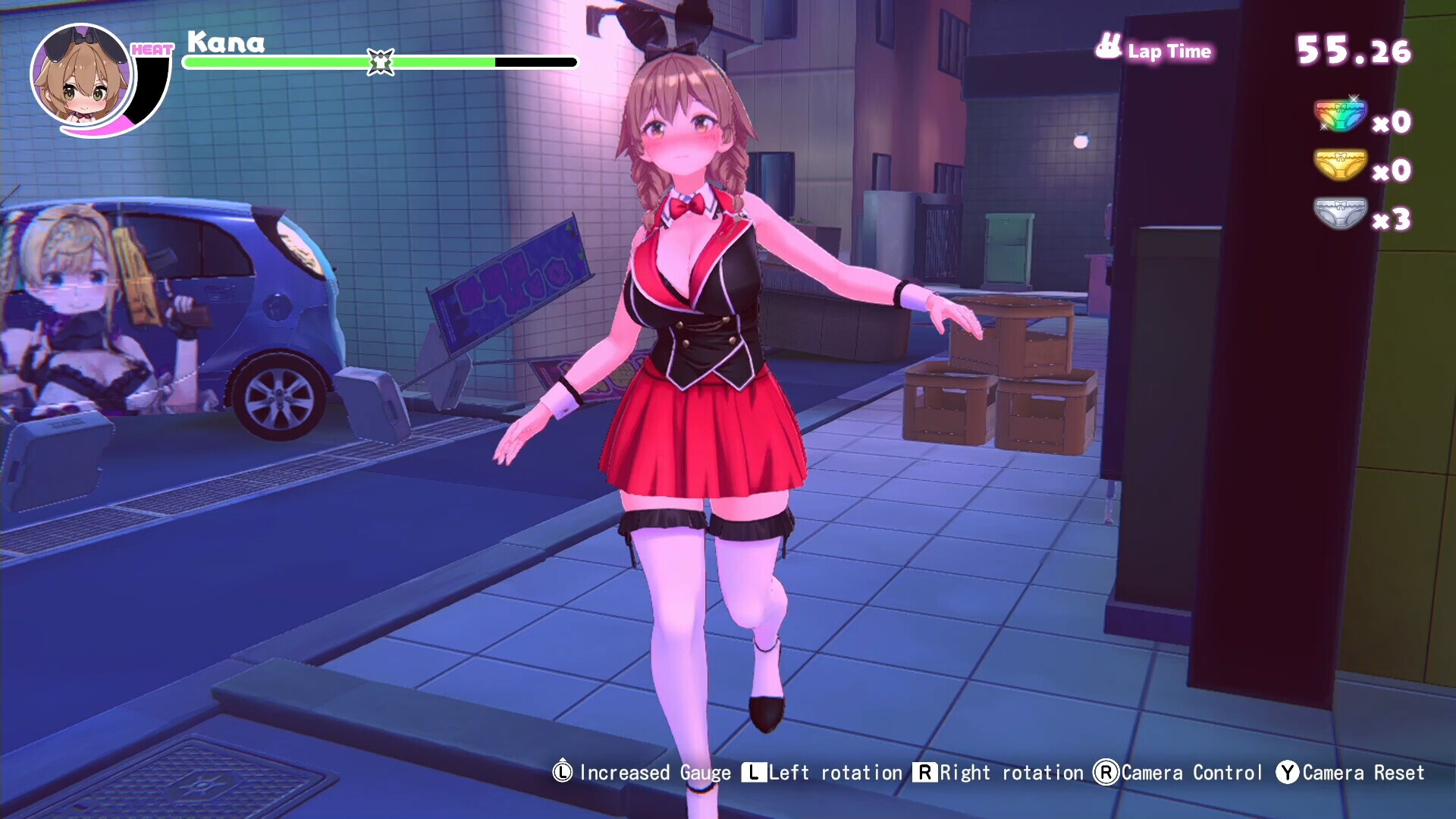1456x819 pixels.
Task: Activate Camera Reset with the Y prompt
Action: 1286,773
